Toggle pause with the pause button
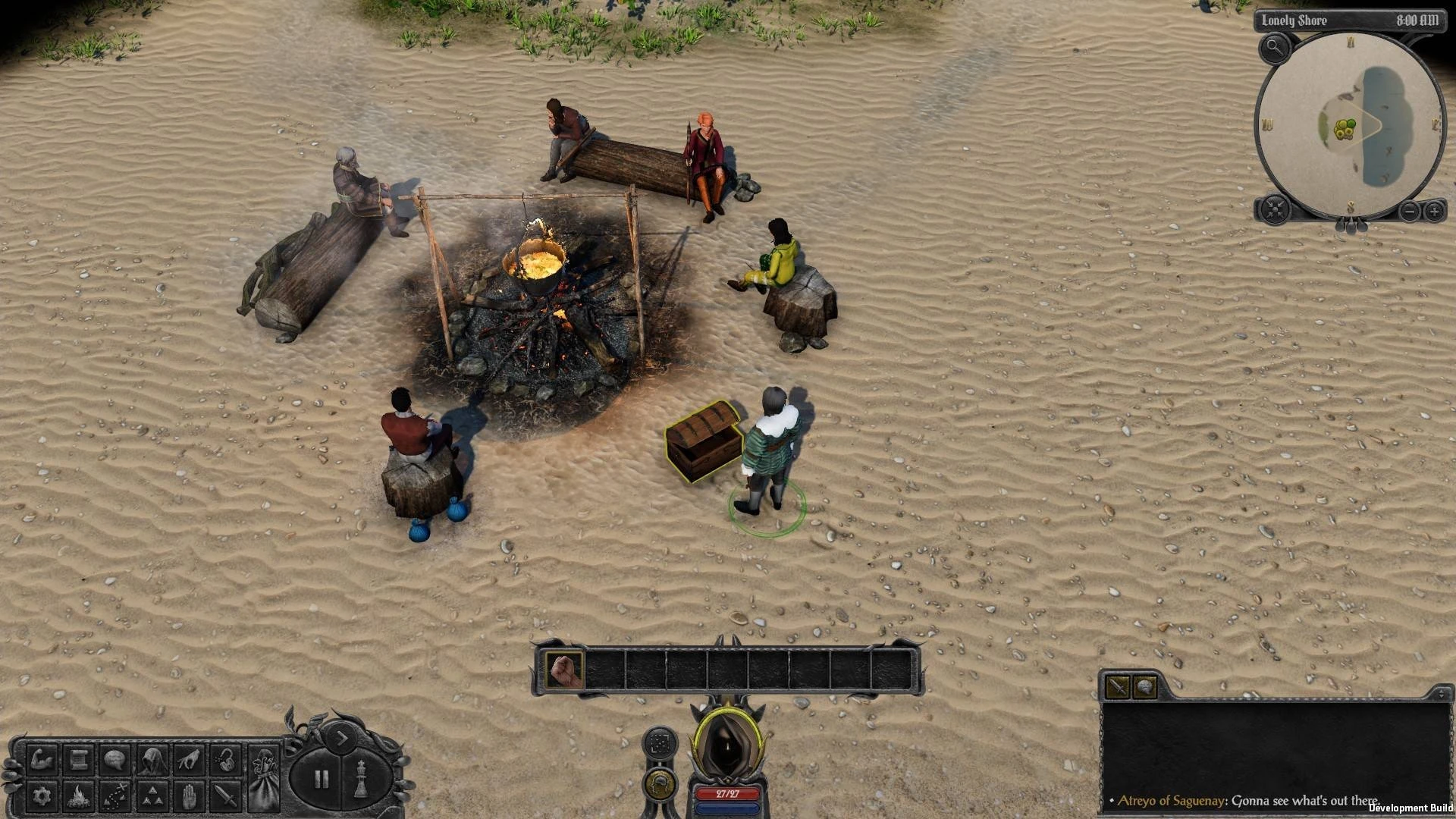This screenshot has height=819, width=1456. 322,778
